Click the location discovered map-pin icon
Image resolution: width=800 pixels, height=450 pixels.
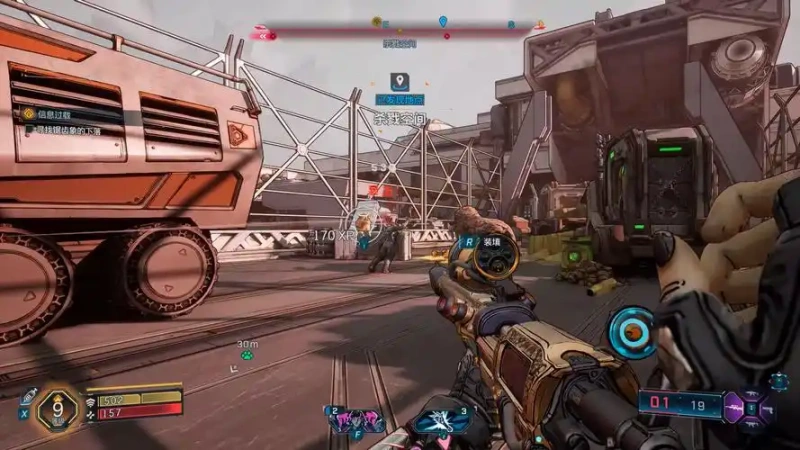398,80
